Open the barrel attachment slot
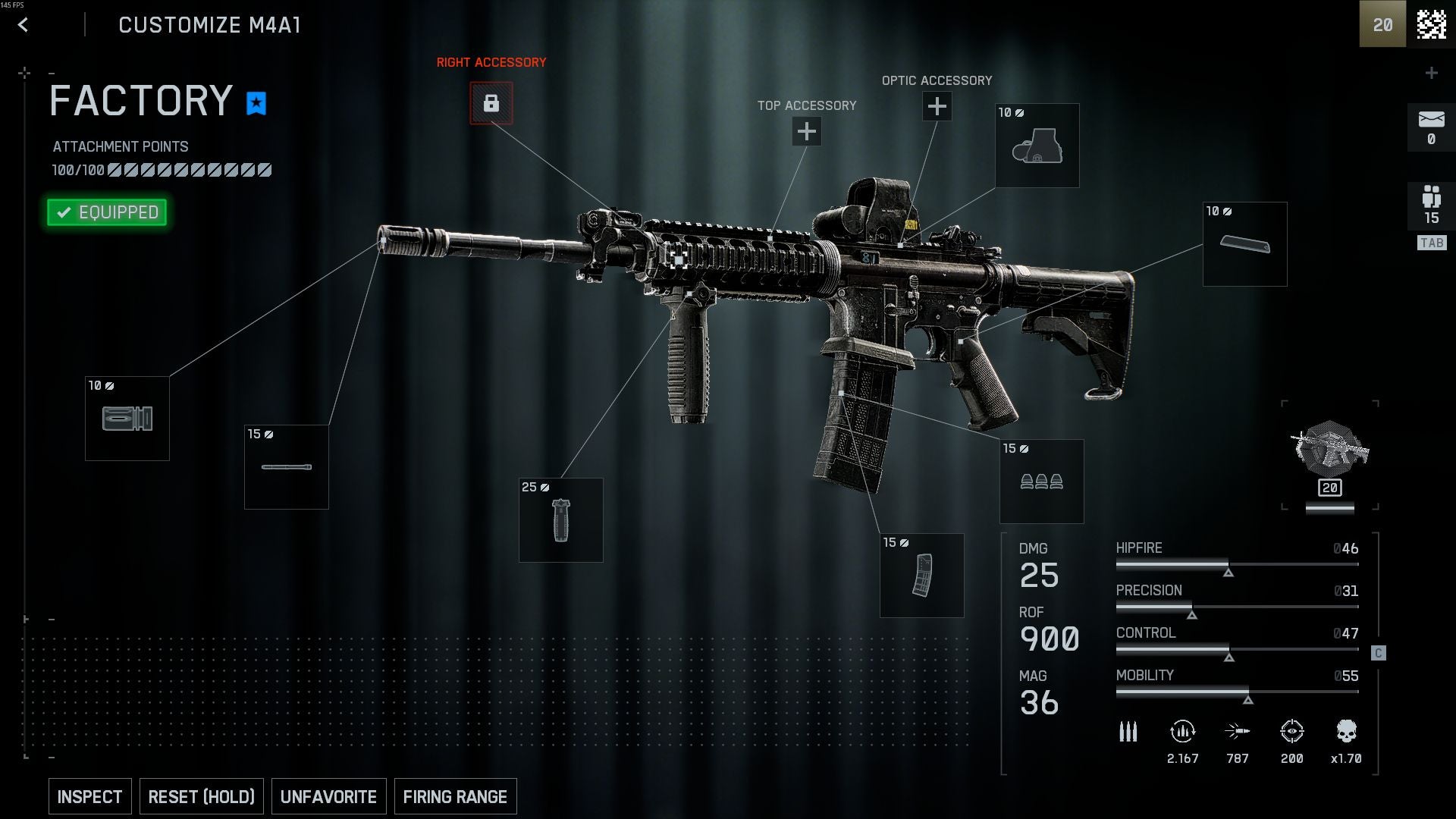Screen dimensions: 1456x819 coord(287,467)
